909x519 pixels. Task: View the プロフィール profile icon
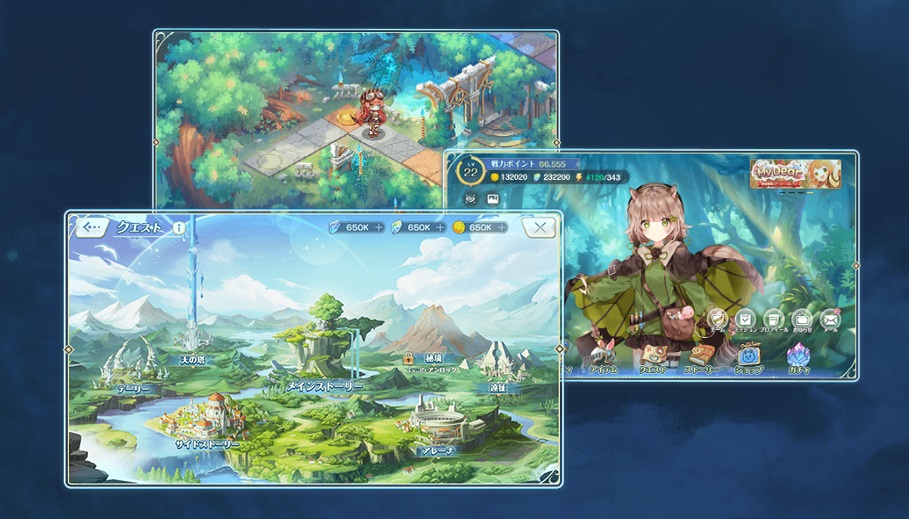[x=775, y=320]
